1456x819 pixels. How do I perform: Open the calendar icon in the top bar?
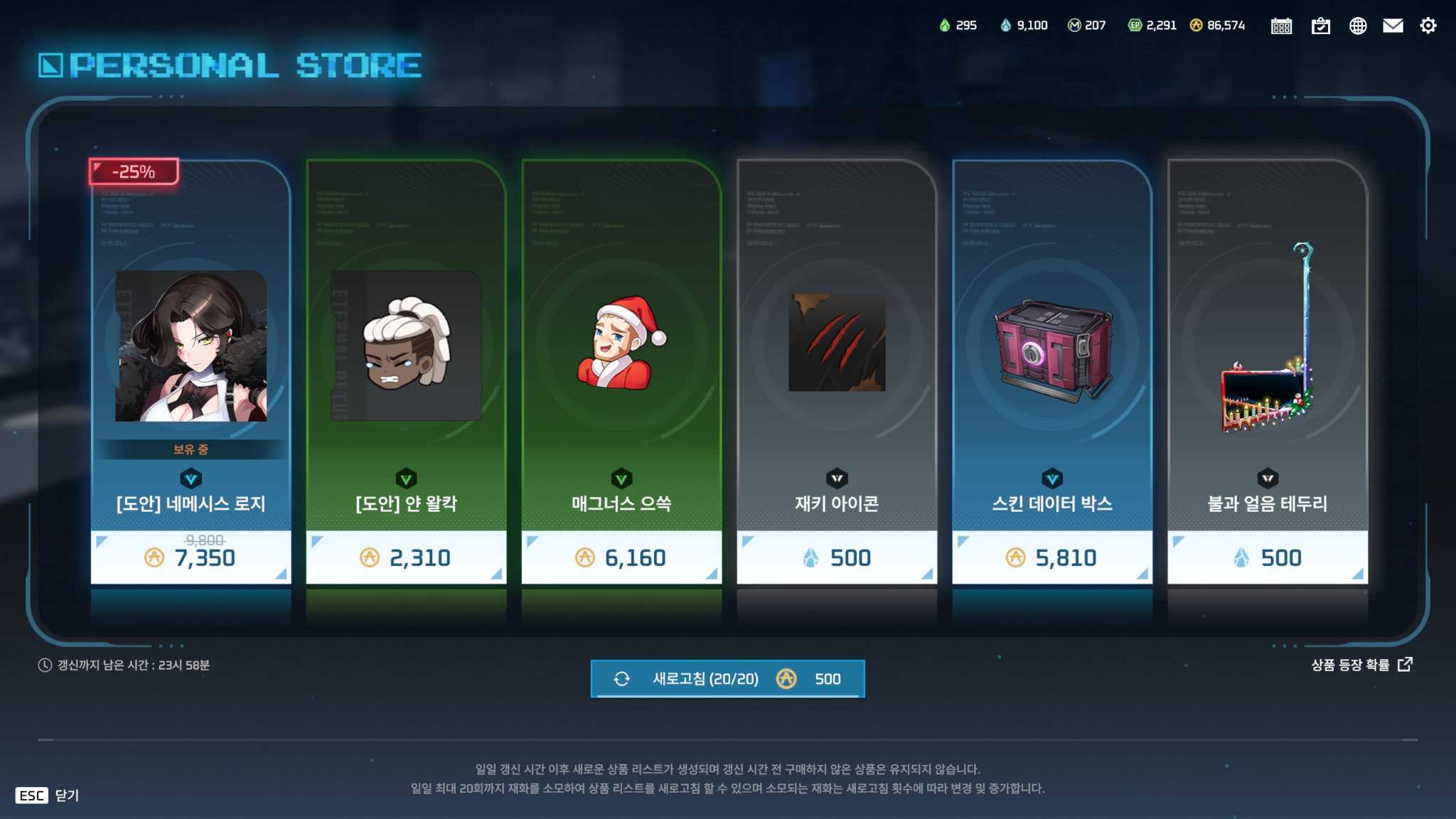pyautogui.click(x=1282, y=25)
